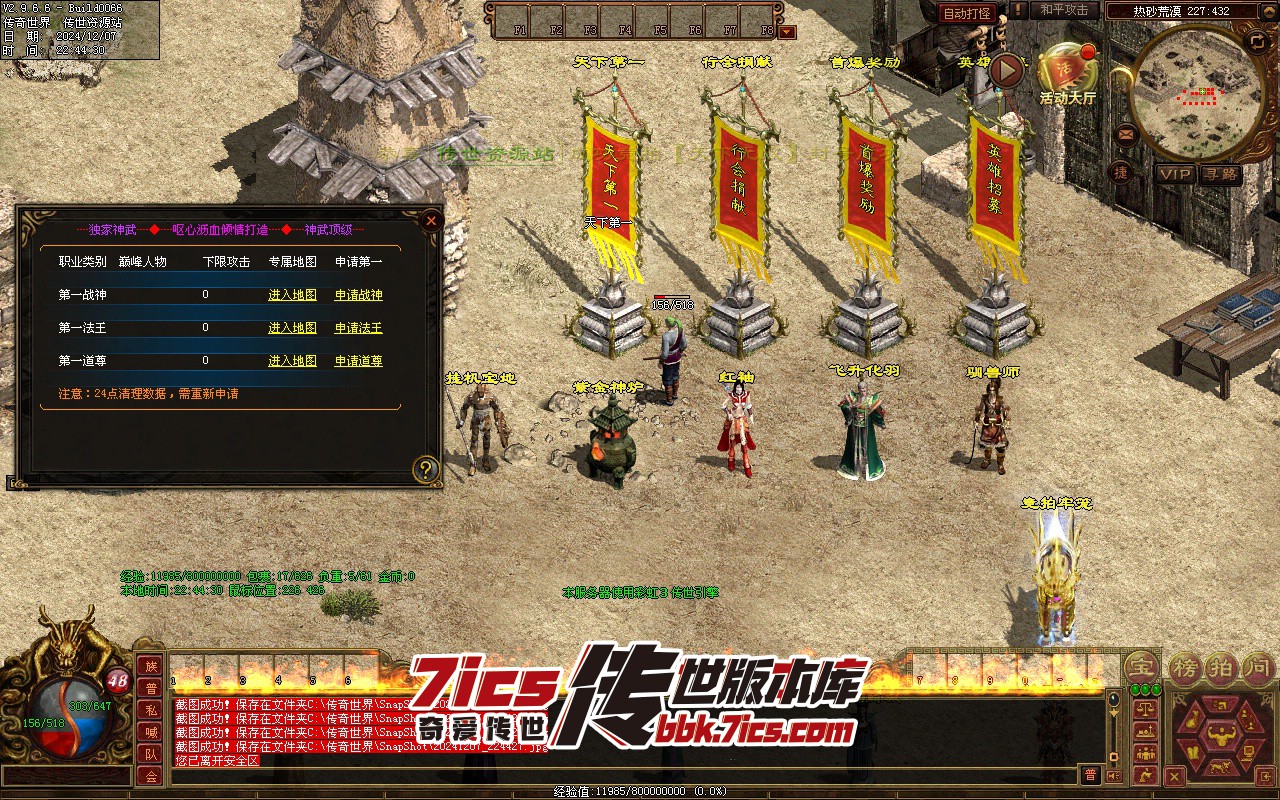Select the 族 chat channel
Image resolution: width=1280 pixels, height=800 pixels.
pyautogui.click(x=150, y=666)
